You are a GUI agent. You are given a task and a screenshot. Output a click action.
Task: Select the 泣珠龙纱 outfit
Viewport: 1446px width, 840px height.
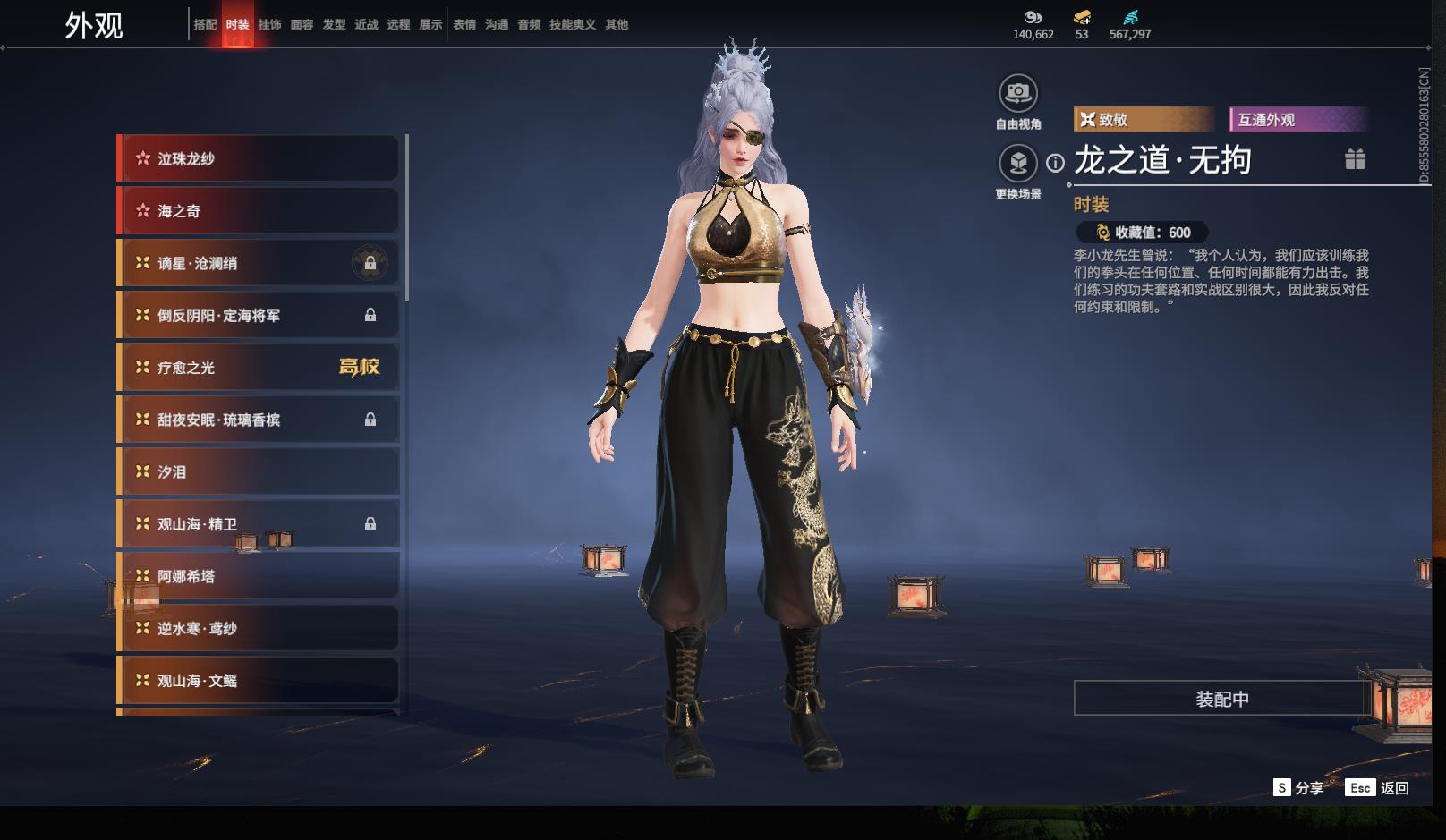259,159
